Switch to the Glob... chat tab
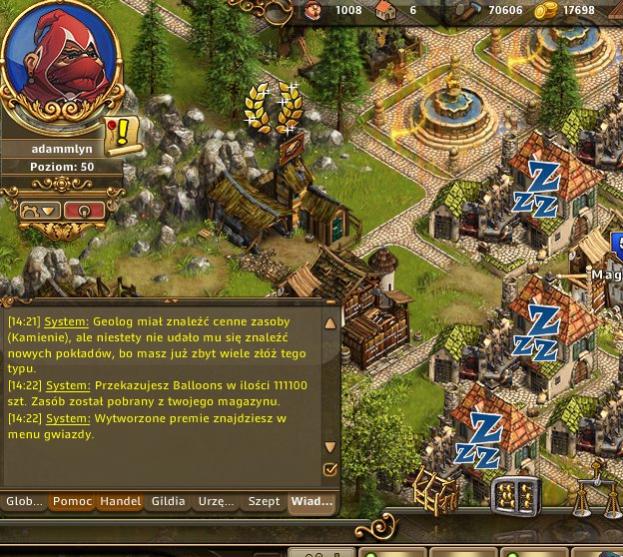Image resolution: width=623 pixels, height=557 pixels. [x=24, y=501]
